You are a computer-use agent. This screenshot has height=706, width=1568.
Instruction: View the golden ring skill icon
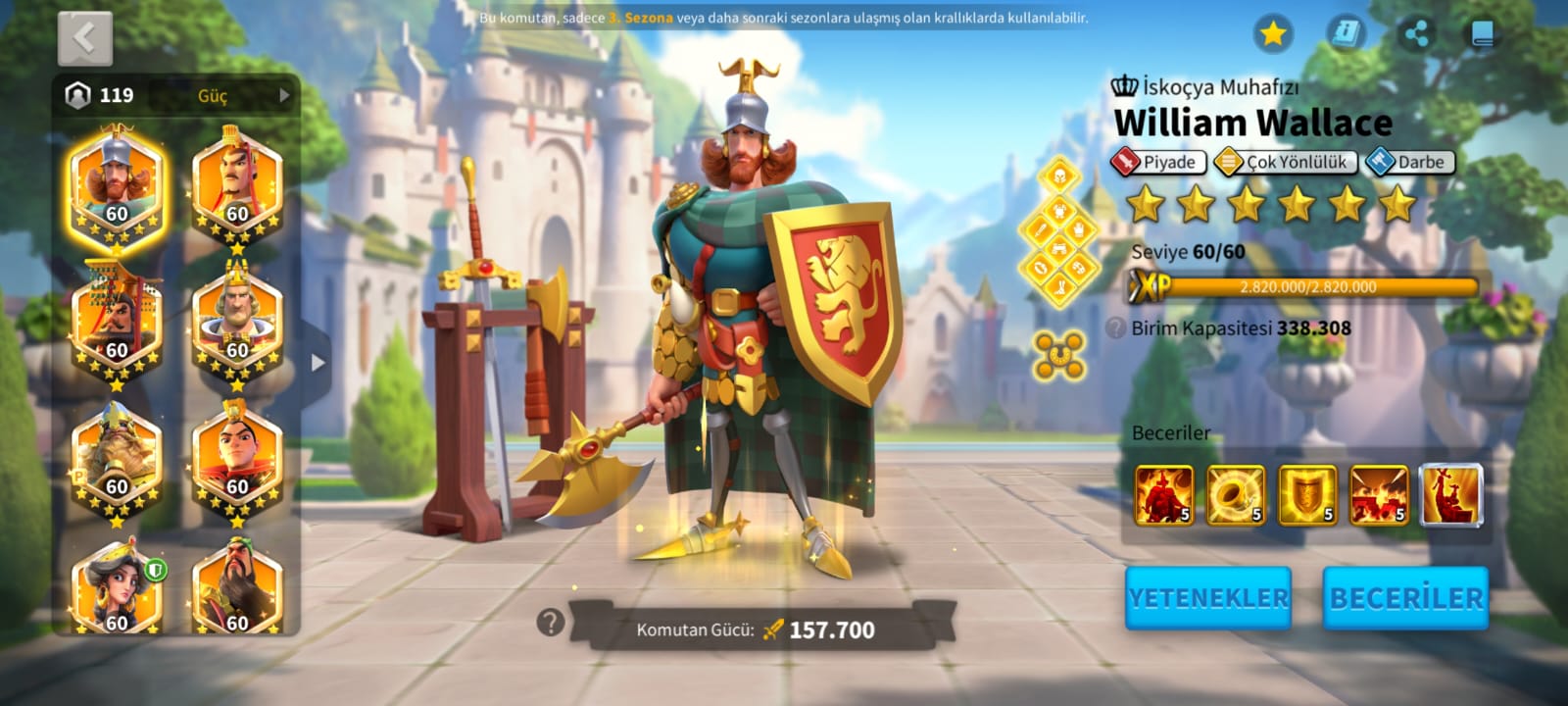pyautogui.click(x=1236, y=494)
